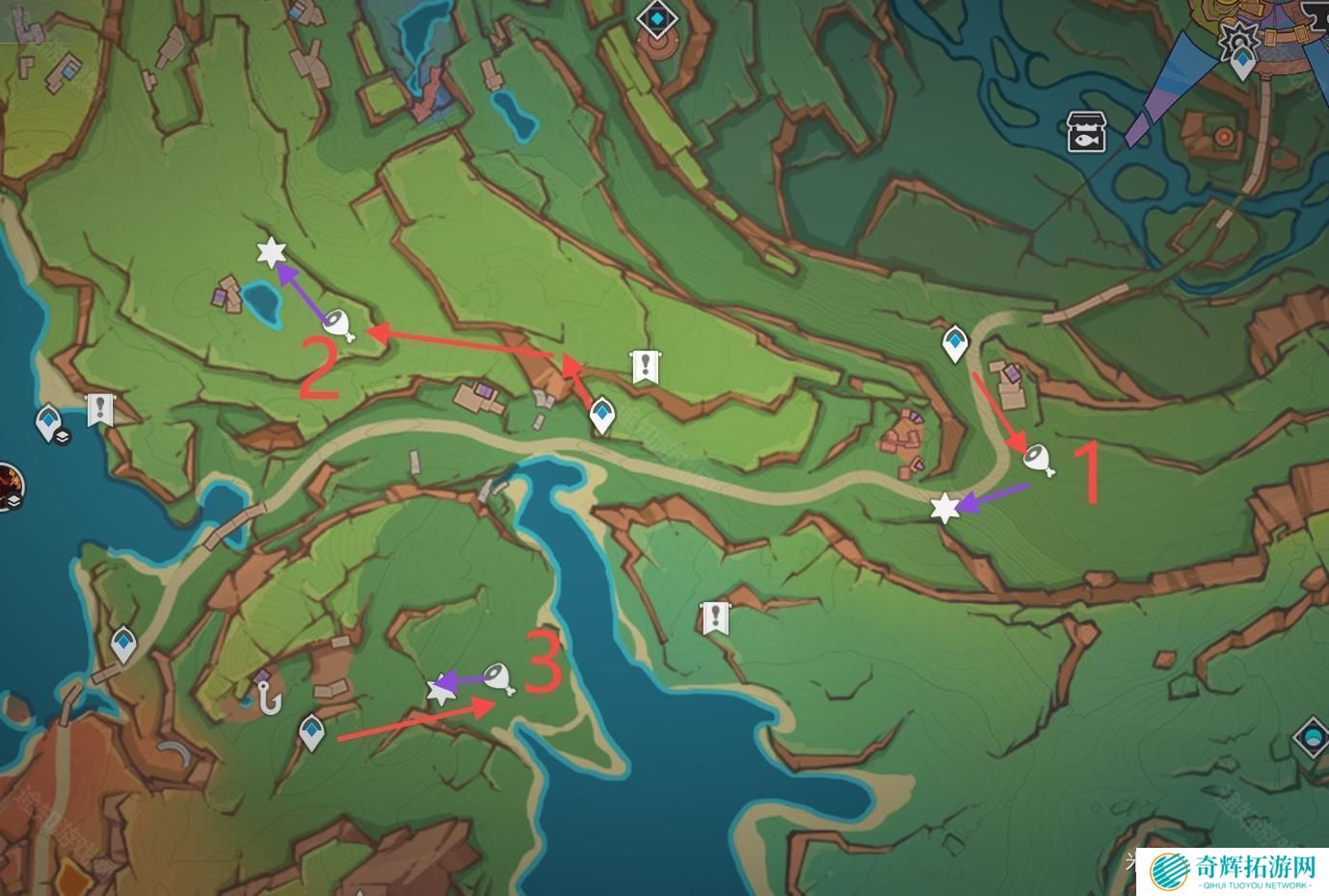
Task: Click the star marker reached from pin 2
Action: (x=273, y=253)
